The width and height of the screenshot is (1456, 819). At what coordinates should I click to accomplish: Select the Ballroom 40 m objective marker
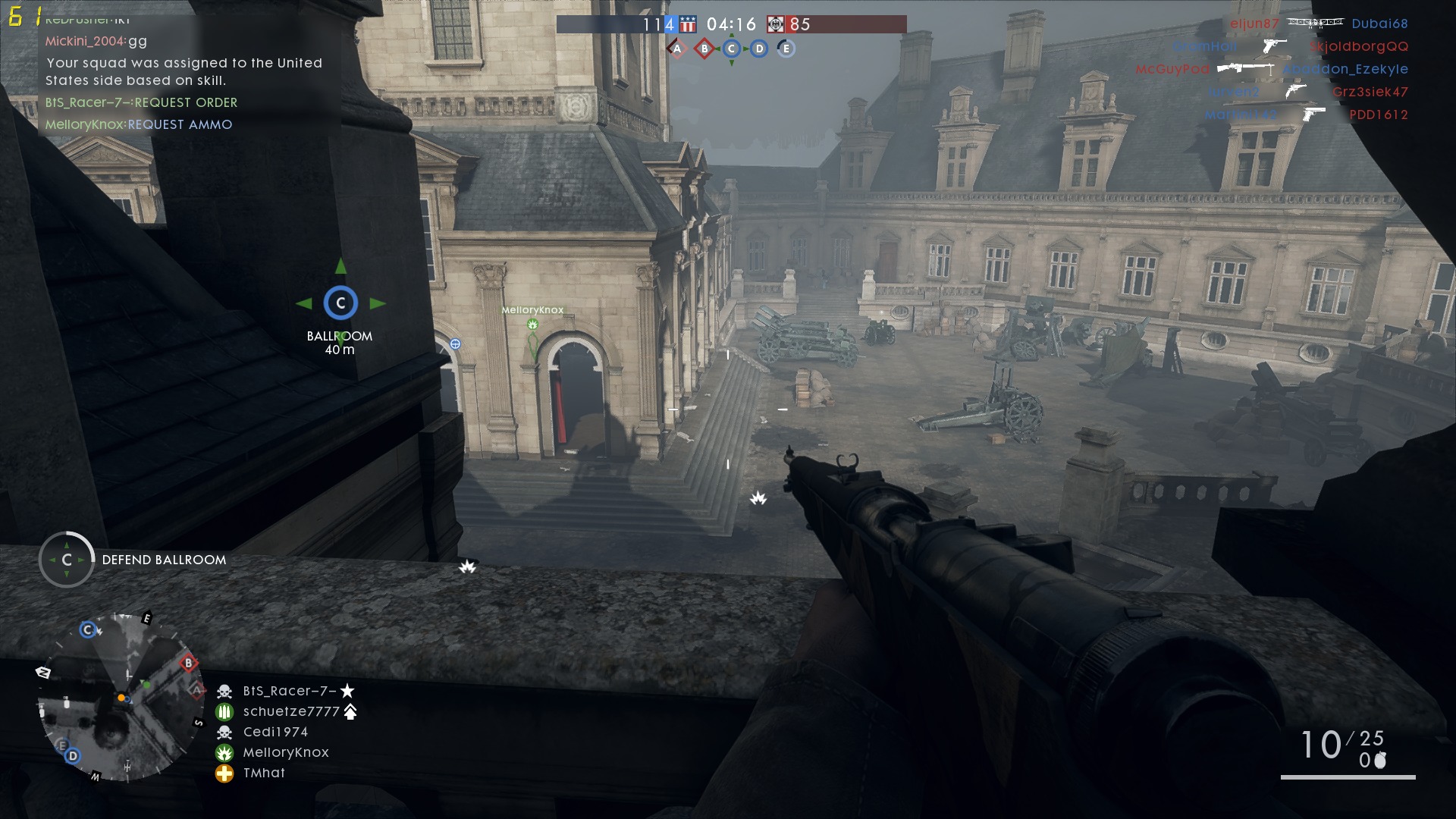point(340,303)
